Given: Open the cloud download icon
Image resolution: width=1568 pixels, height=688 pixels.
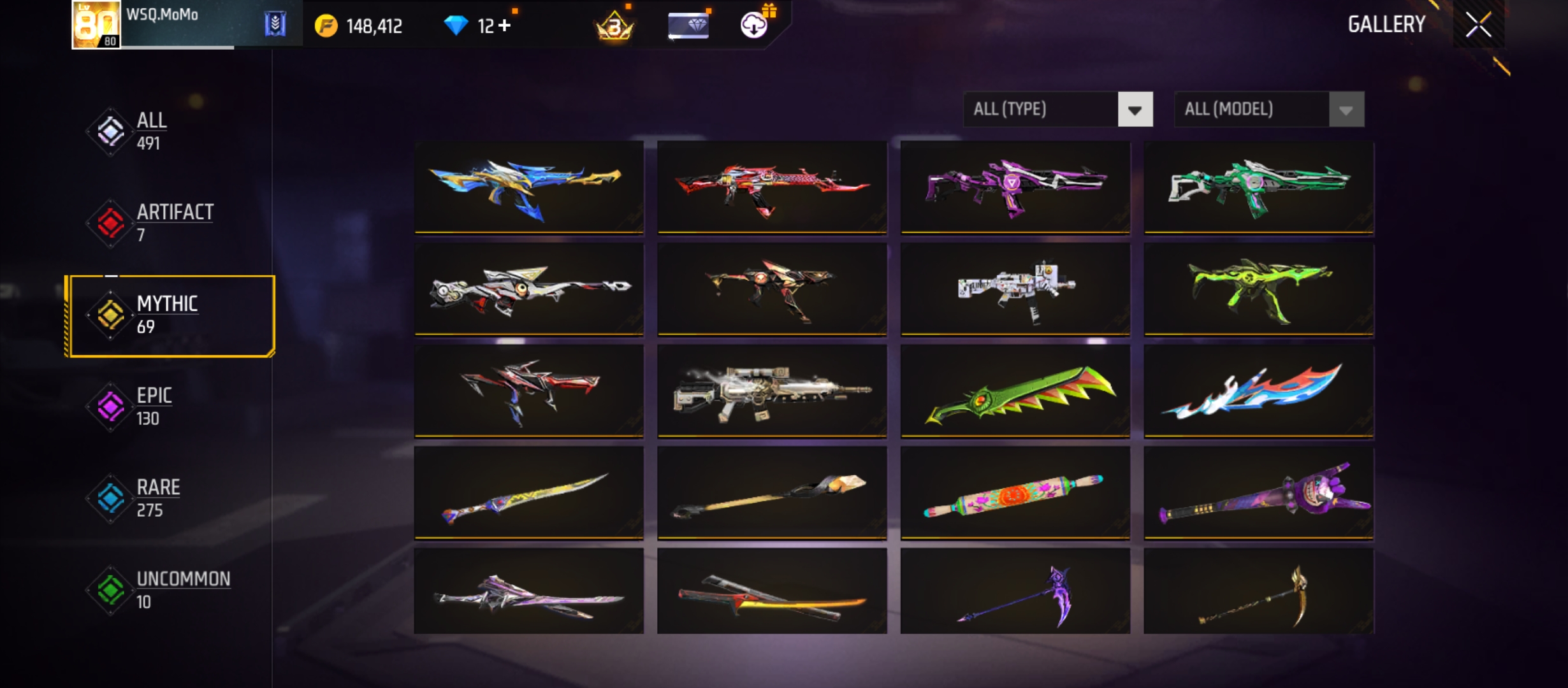Looking at the screenshot, I should [x=754, y=25].
